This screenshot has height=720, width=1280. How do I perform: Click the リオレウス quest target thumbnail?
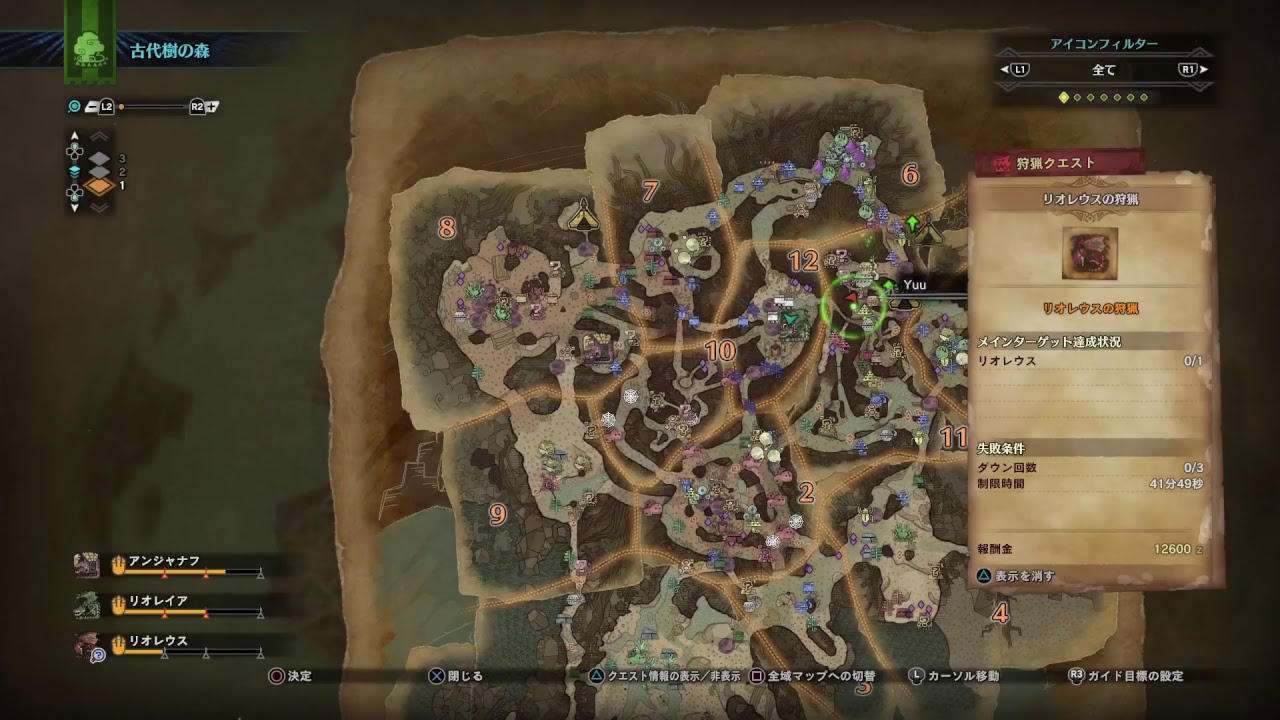[1090, 253]
